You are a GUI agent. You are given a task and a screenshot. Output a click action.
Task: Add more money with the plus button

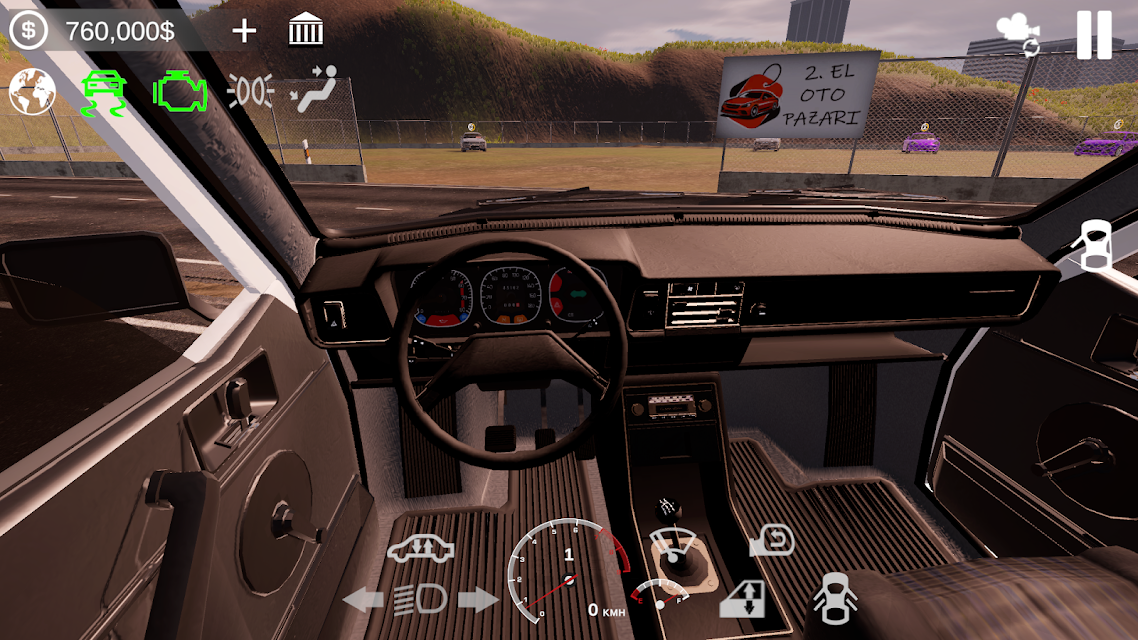click(x=244, y=31)
